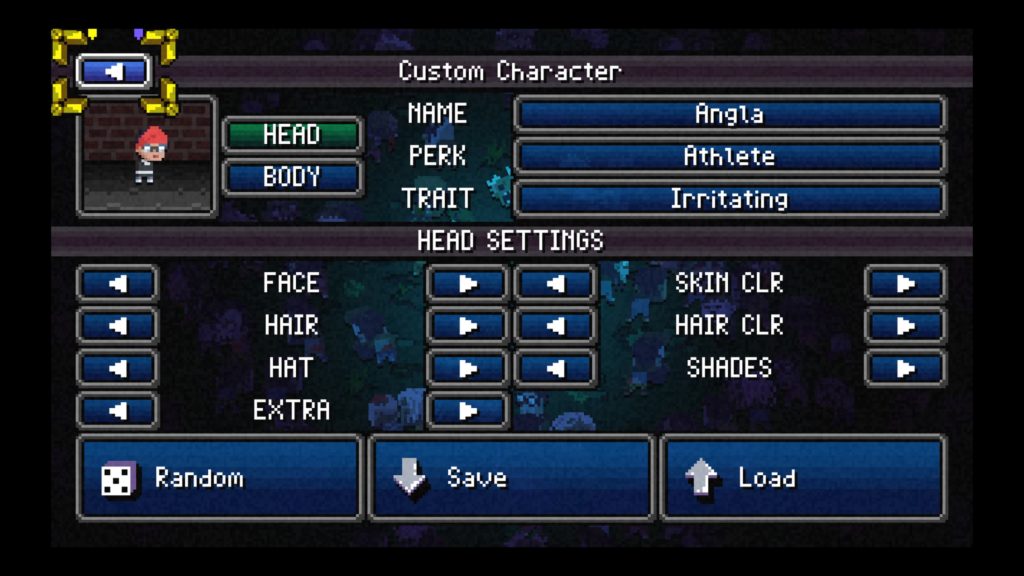Choose the next HAIR style
The width and height of the screenshot is (1024, 576).
[467, 326]
